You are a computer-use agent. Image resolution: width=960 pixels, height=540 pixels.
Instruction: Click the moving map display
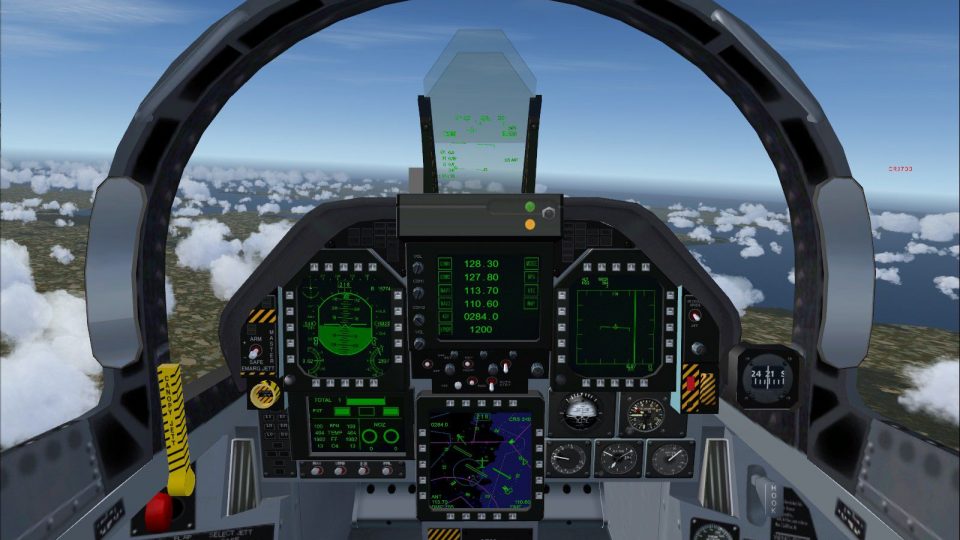click(480, 456)
